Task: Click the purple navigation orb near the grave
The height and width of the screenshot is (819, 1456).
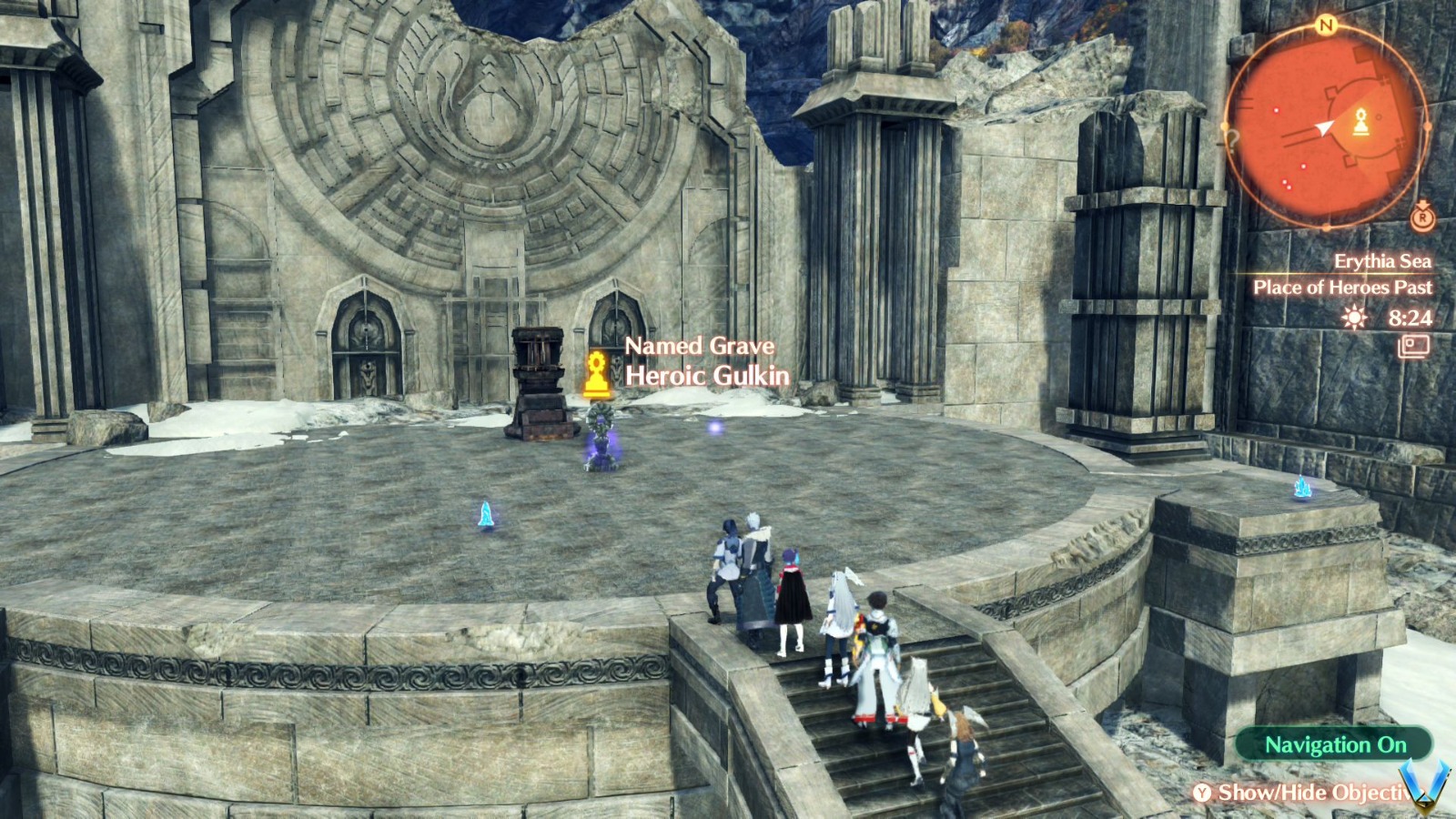Action: tap(715, 427)
